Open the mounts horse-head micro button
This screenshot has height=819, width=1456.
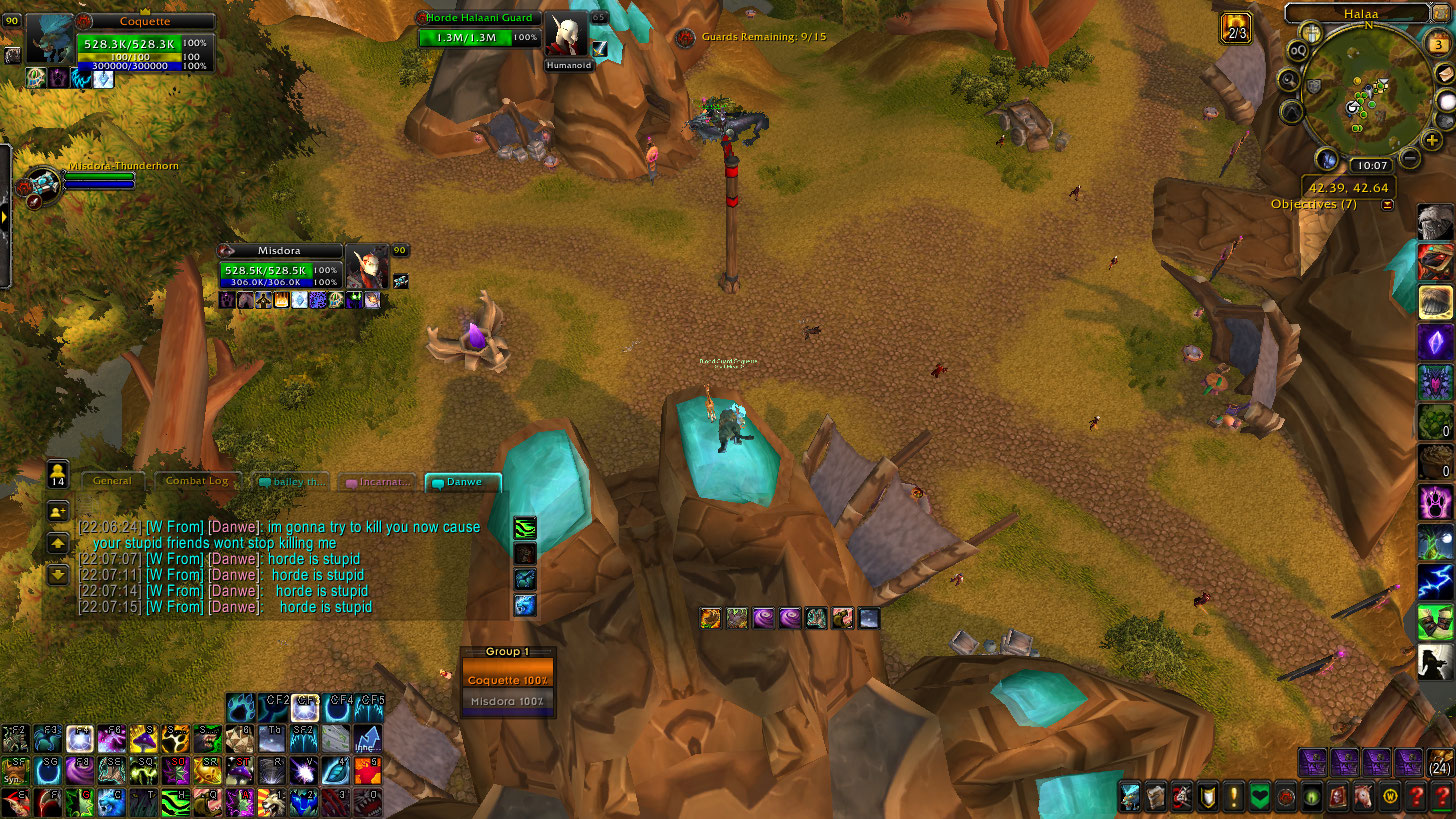point(1364,797)
